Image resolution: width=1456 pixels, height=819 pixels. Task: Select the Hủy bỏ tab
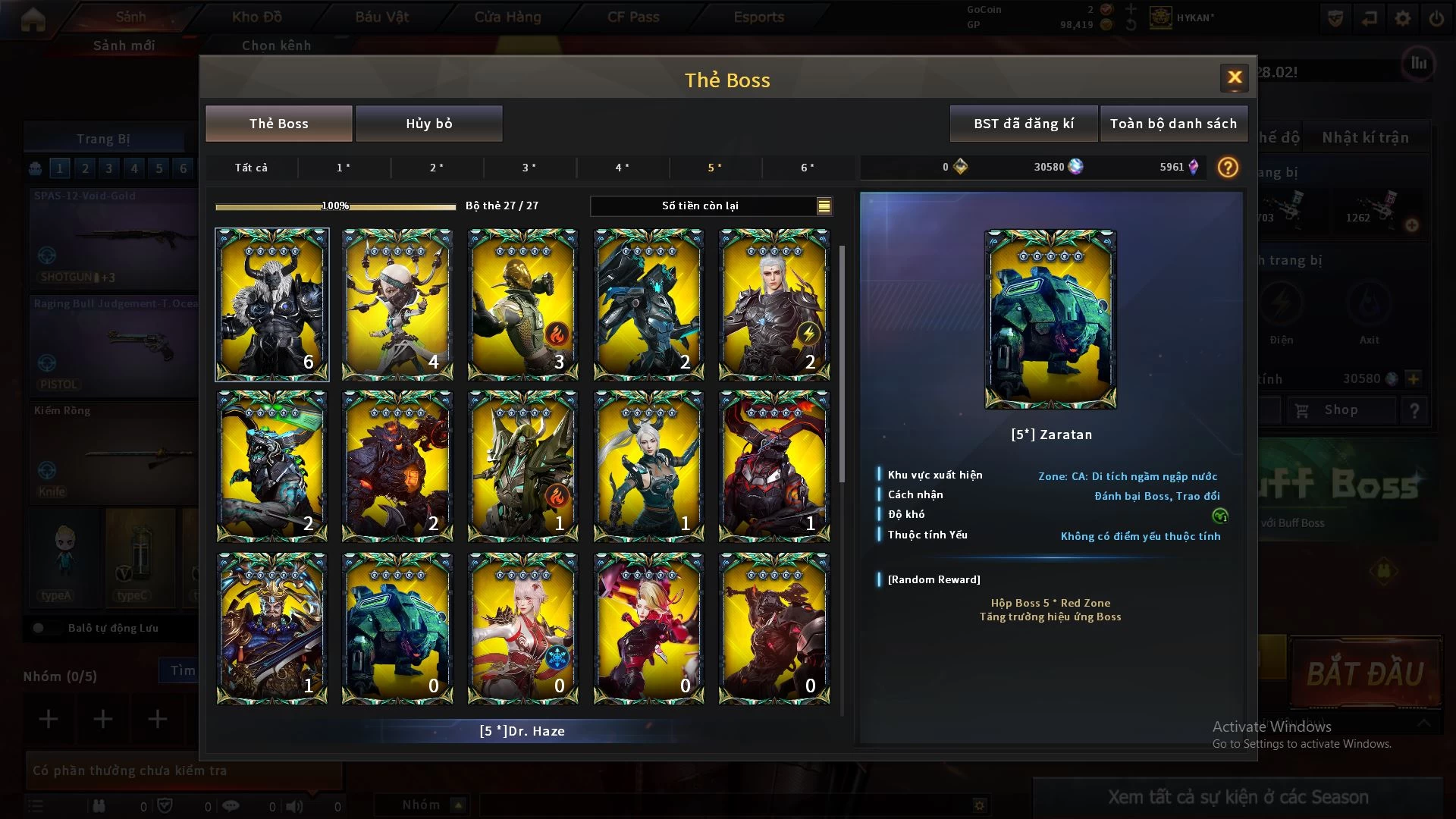pyautogui.click(x=428, y=124)
